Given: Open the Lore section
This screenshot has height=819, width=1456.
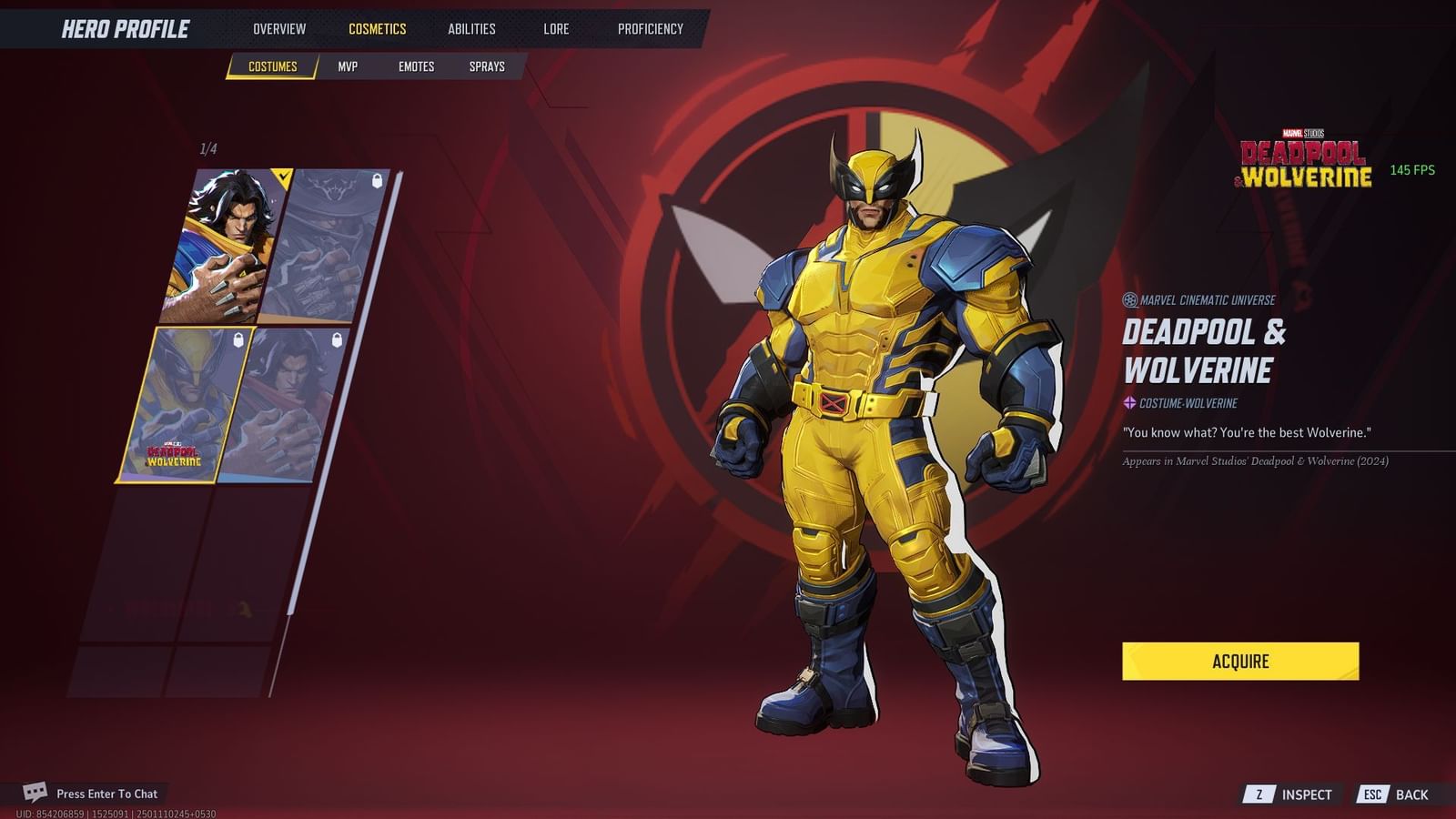Looking at the screenshot, I should coord(554,28).
